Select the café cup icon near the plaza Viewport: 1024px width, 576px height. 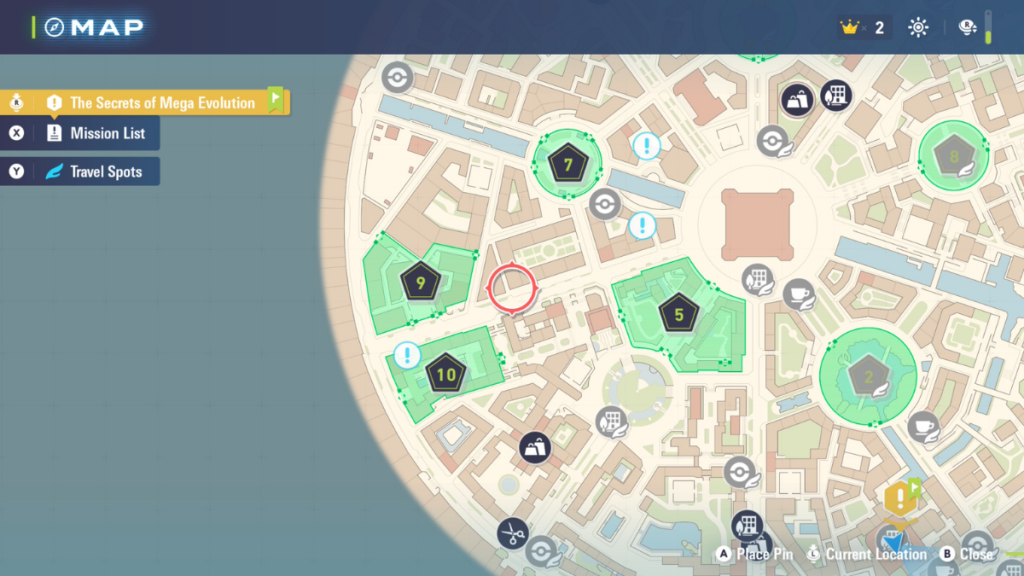click(x=798, y=295)
